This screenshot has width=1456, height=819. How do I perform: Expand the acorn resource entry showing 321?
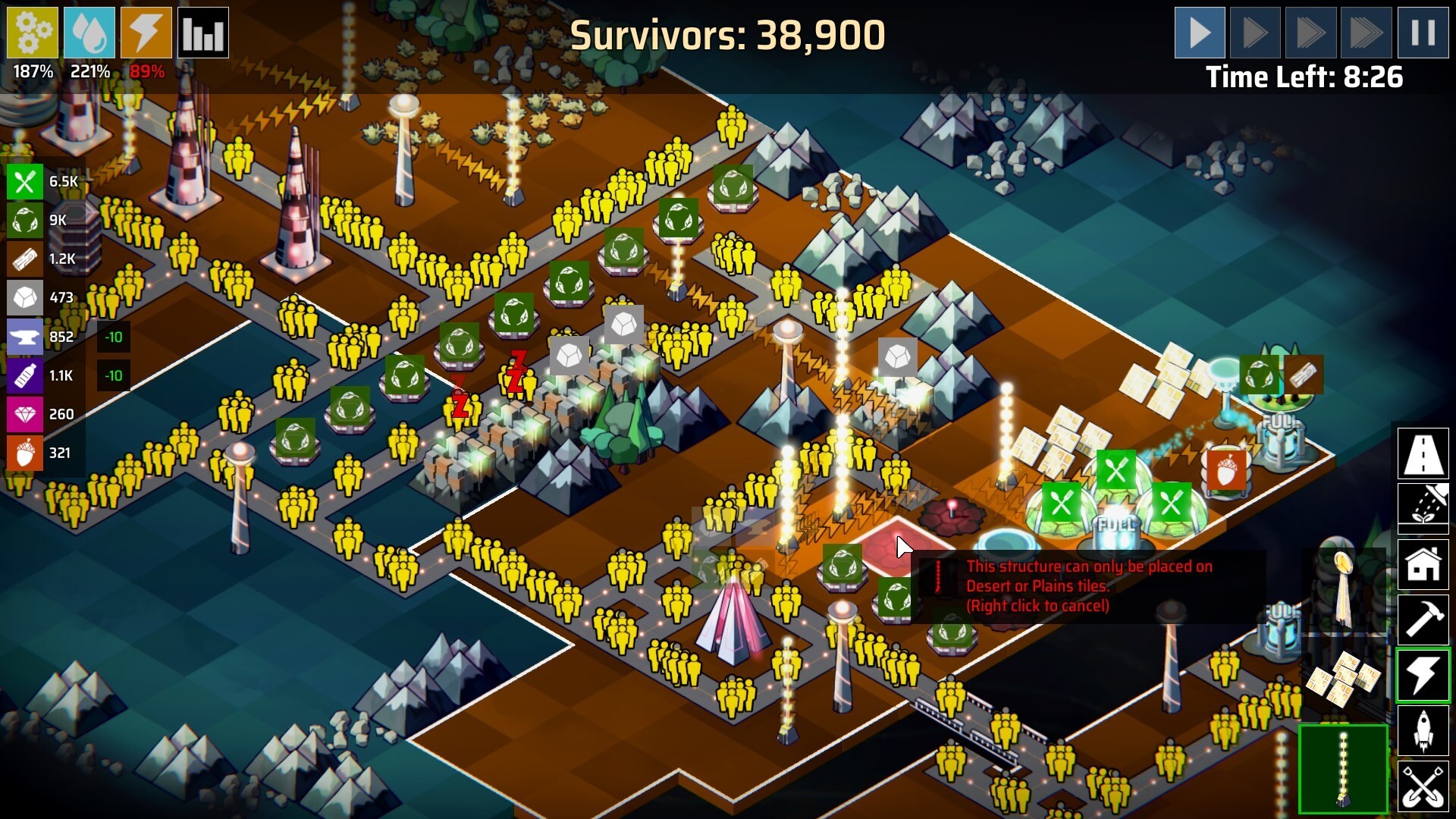[25, 453]
